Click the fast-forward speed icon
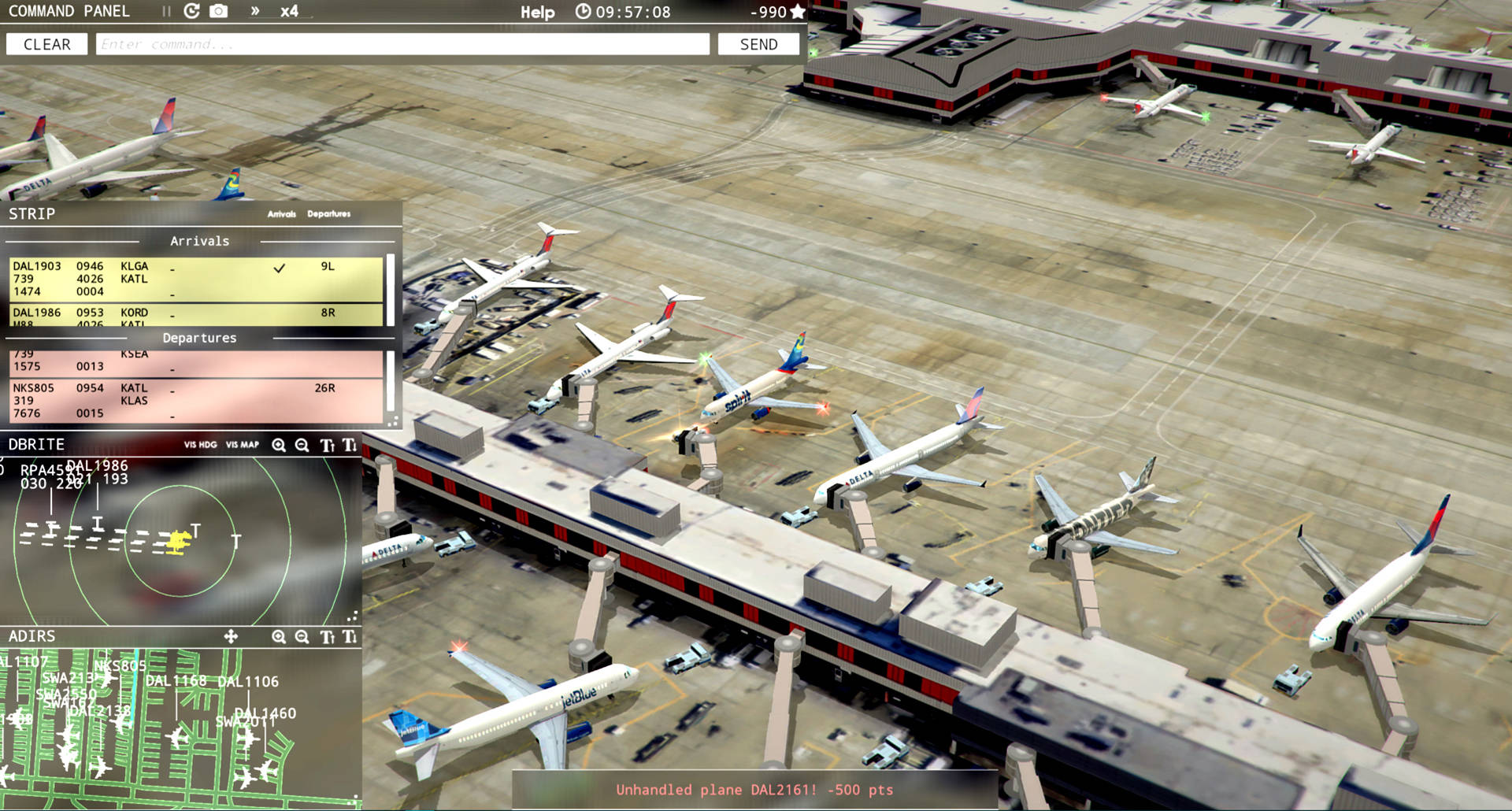 click(254, 11)
